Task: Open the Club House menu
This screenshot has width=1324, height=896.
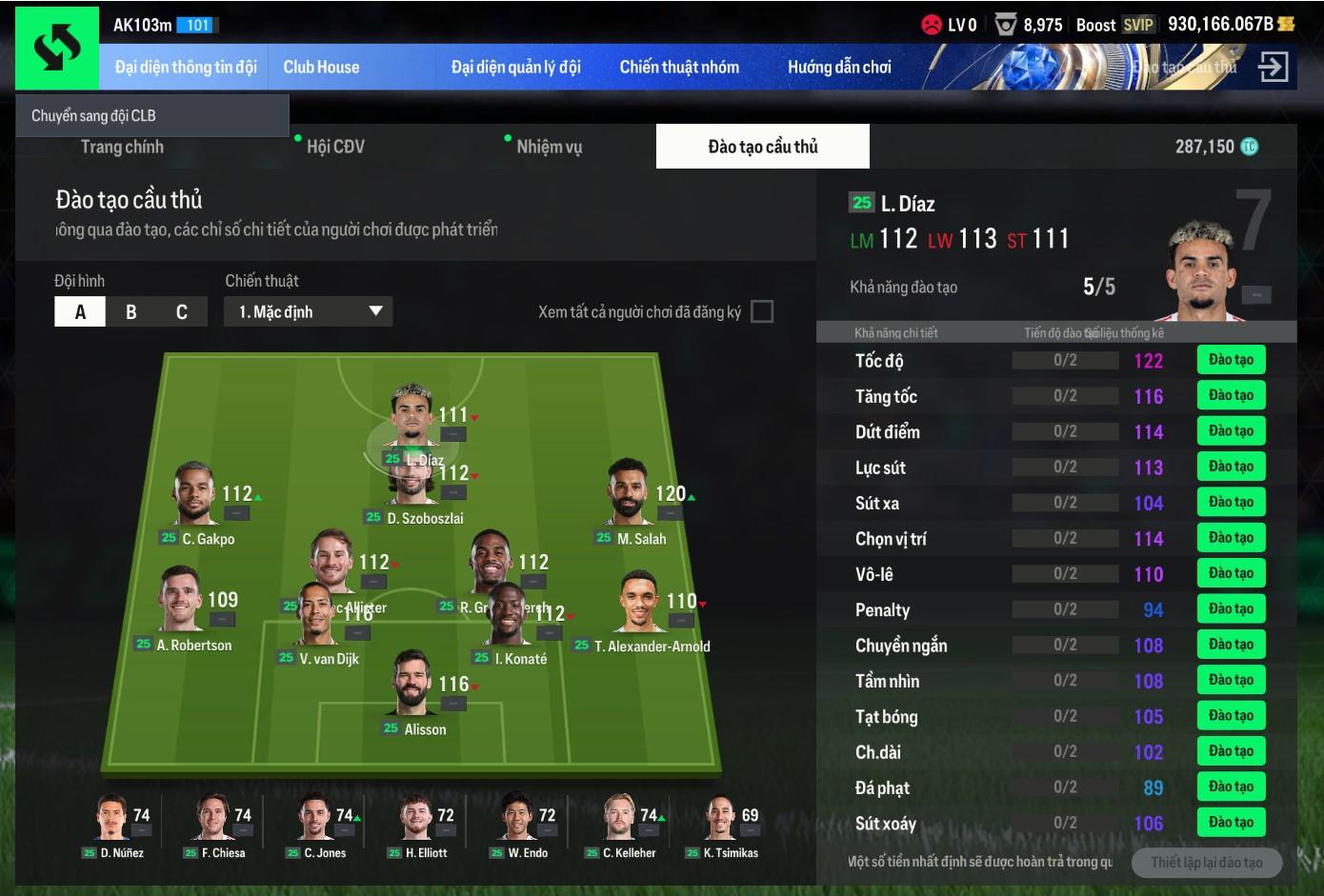Action: pos(321,68)
